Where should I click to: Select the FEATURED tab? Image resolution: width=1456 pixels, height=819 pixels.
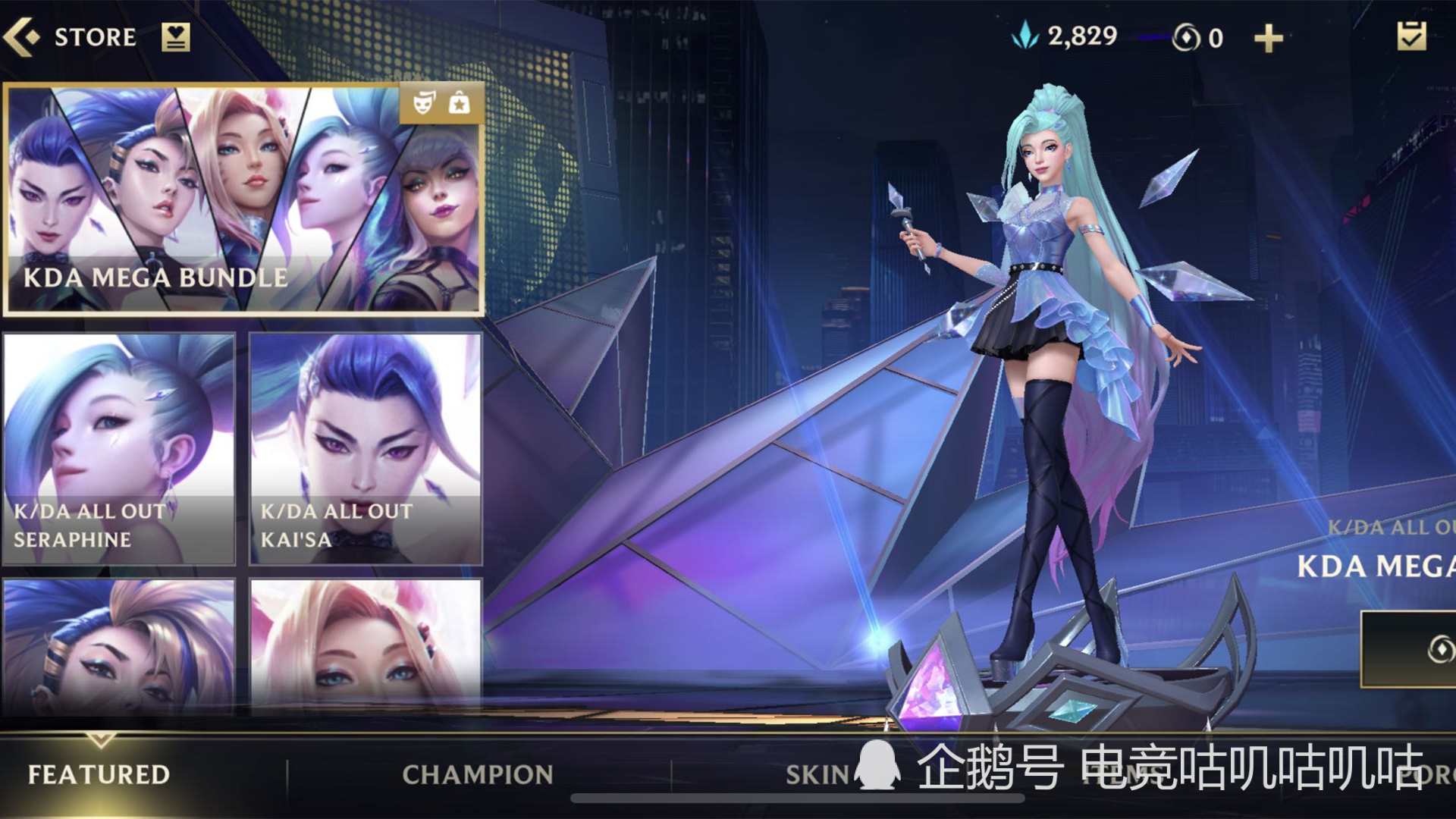pos(97,775)
